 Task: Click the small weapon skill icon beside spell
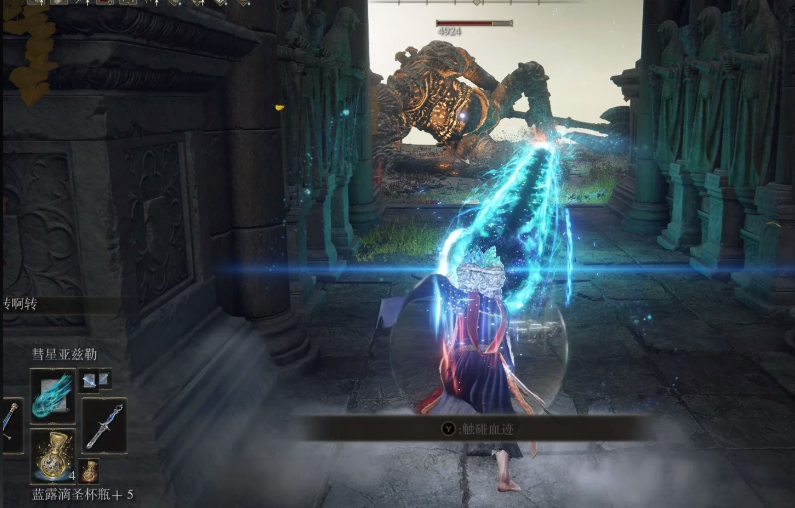coord(95,380)
